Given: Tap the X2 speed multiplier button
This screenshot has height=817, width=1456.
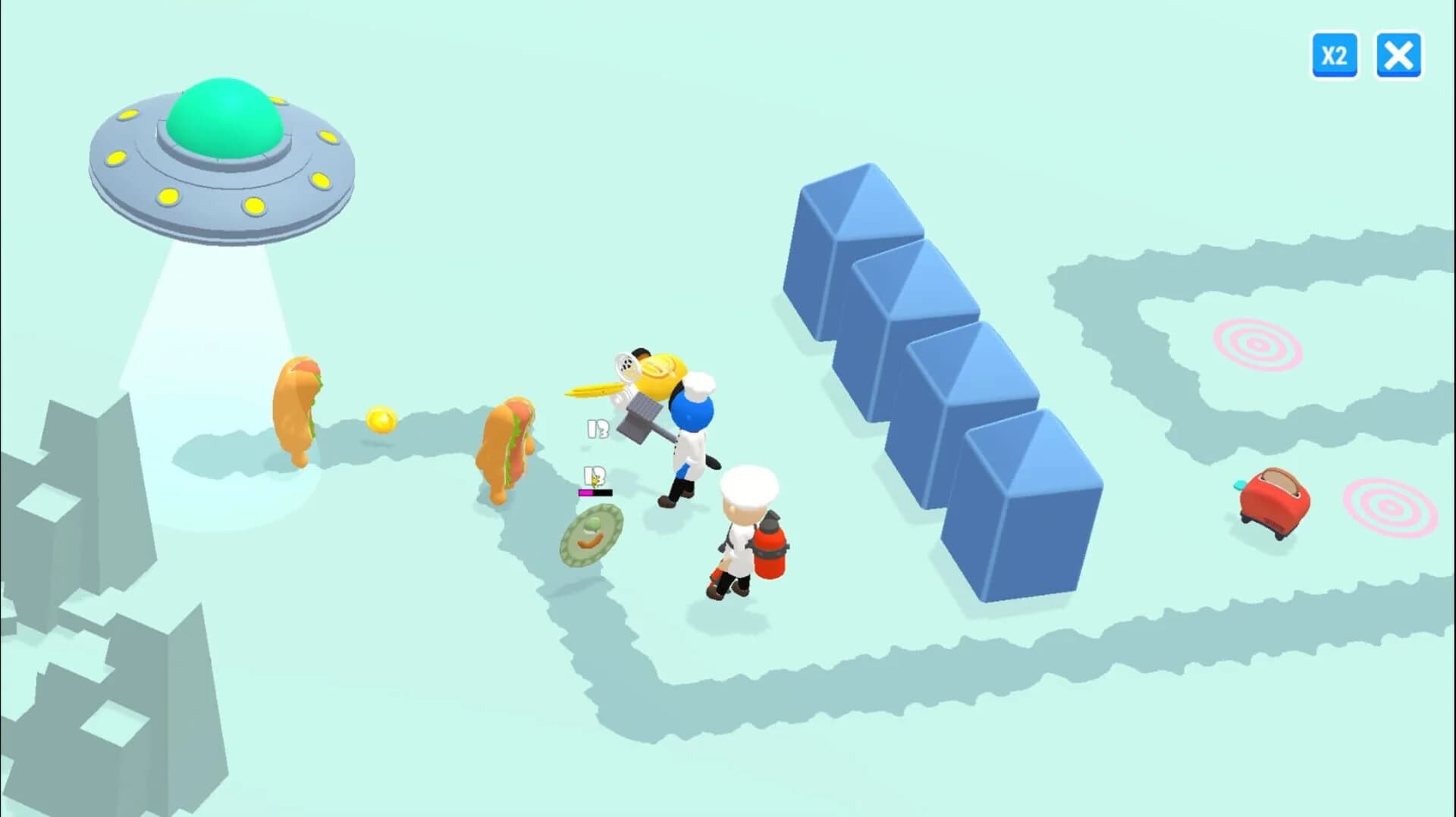Looking at the screenshot, I should pyautogui.click(x=1335, y=55).
